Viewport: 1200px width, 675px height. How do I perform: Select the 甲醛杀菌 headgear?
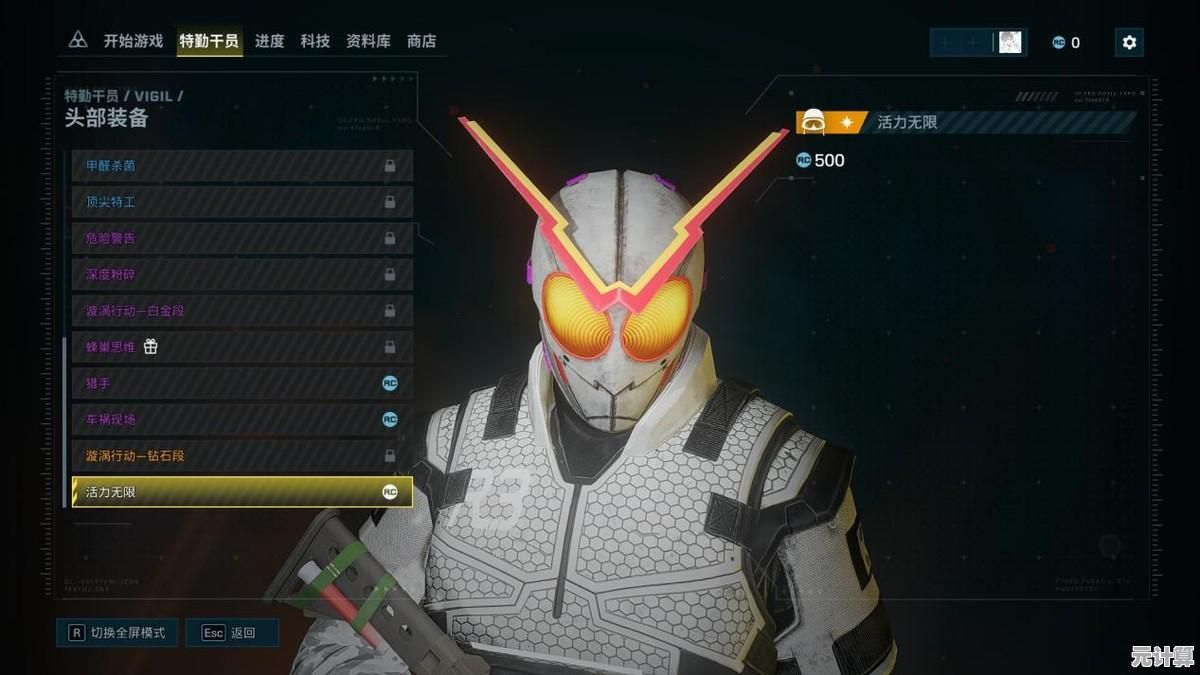[242, 166]
